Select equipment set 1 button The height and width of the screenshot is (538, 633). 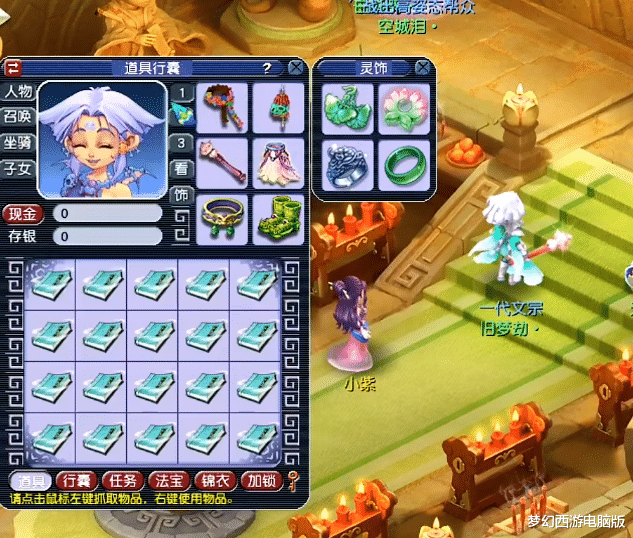[181, 93]
